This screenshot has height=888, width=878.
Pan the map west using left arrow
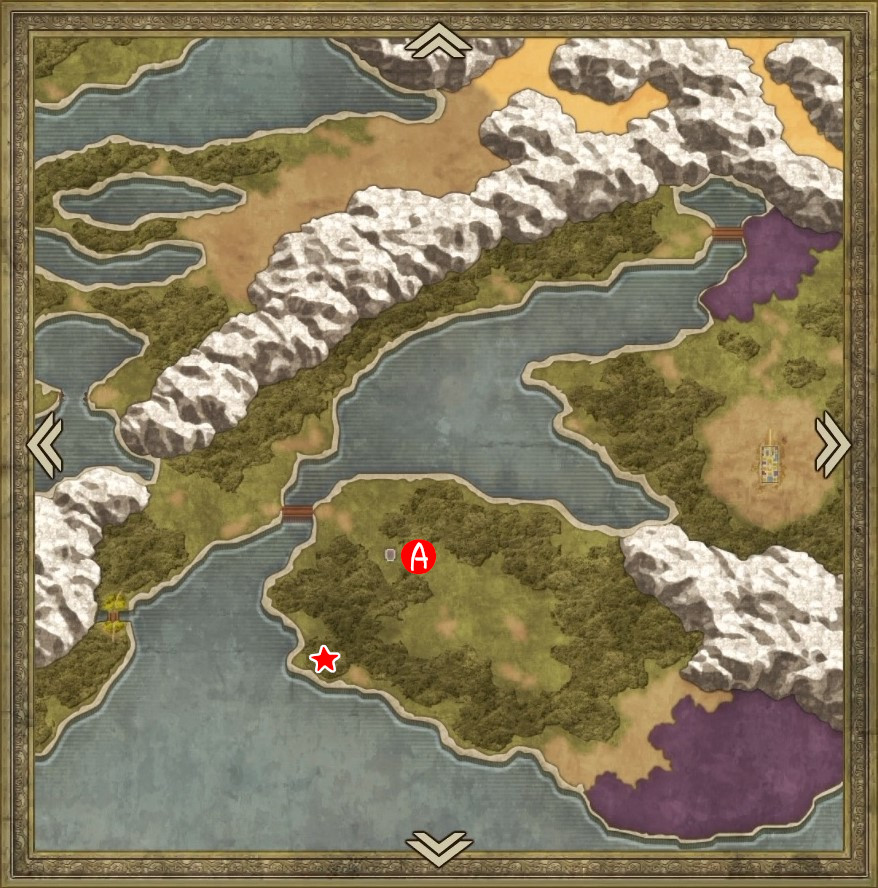point(45,444)
